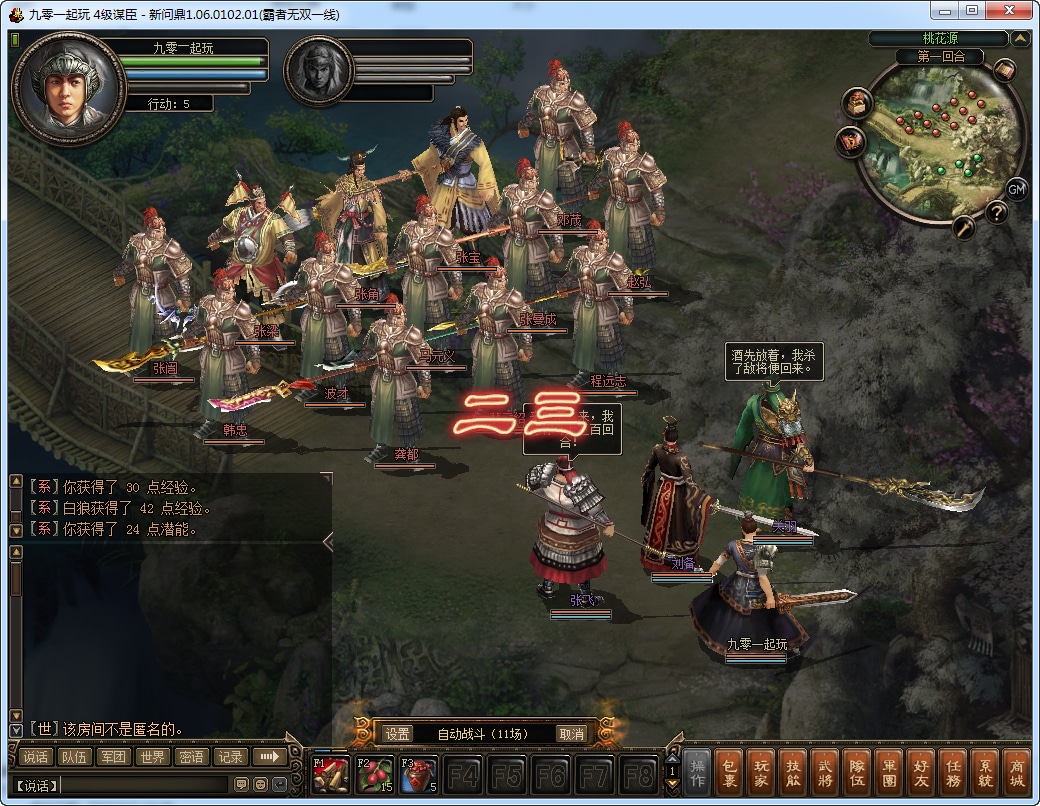Click the GM button by the minimap

[x=1016, y=189]
